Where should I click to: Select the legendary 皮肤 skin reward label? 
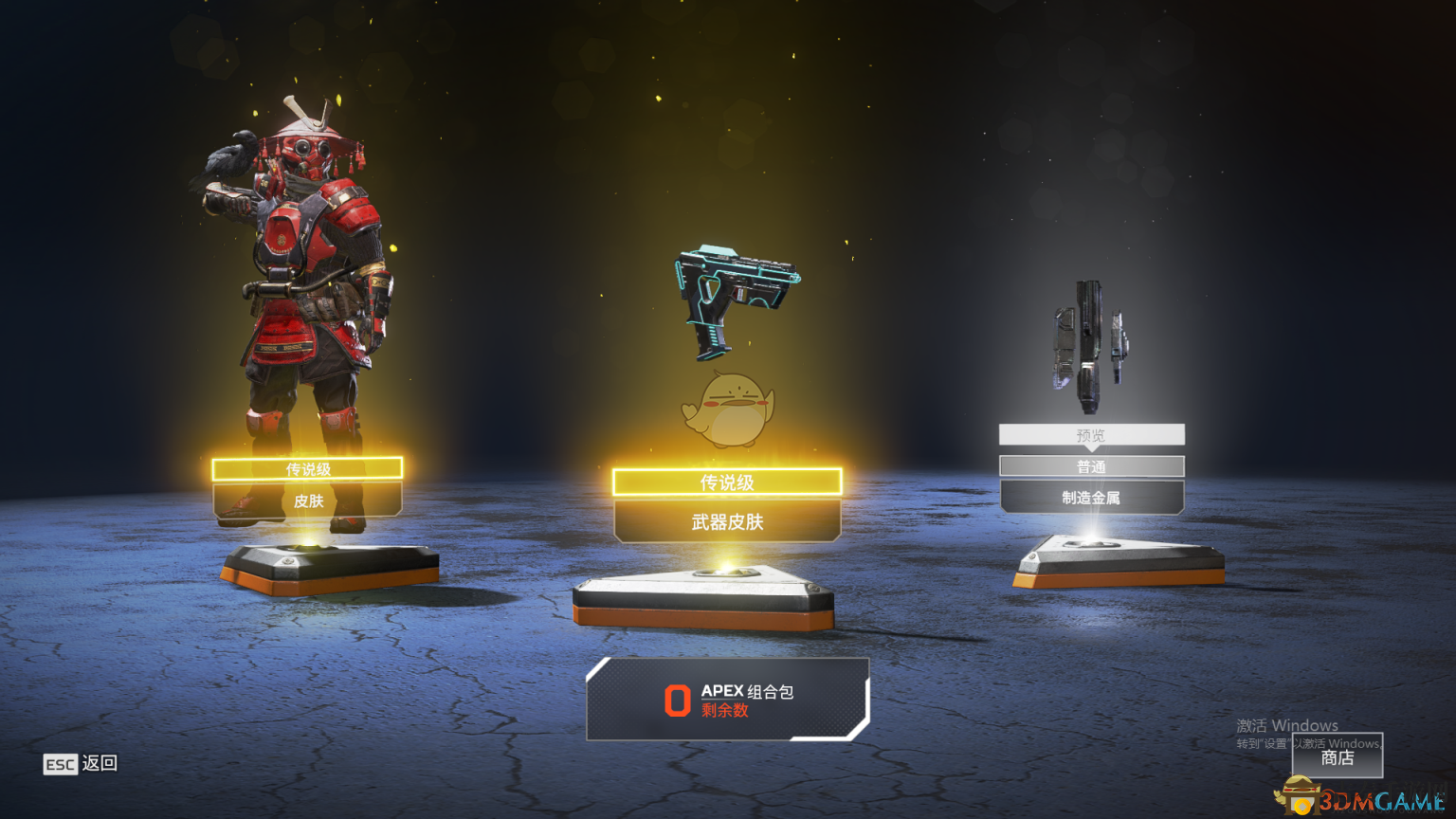point(308,500)
